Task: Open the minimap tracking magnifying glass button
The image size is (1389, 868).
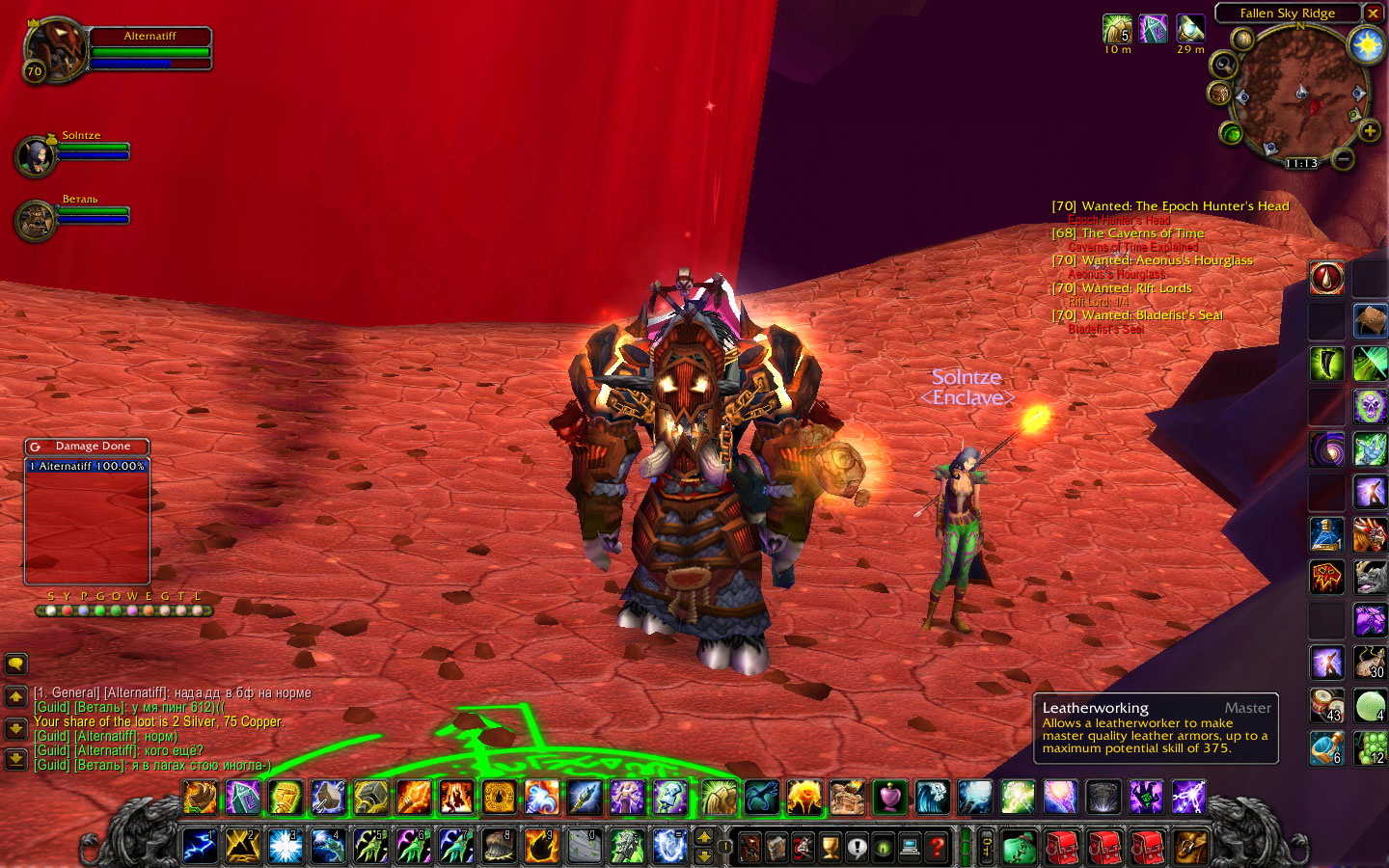Action: 1224,65
